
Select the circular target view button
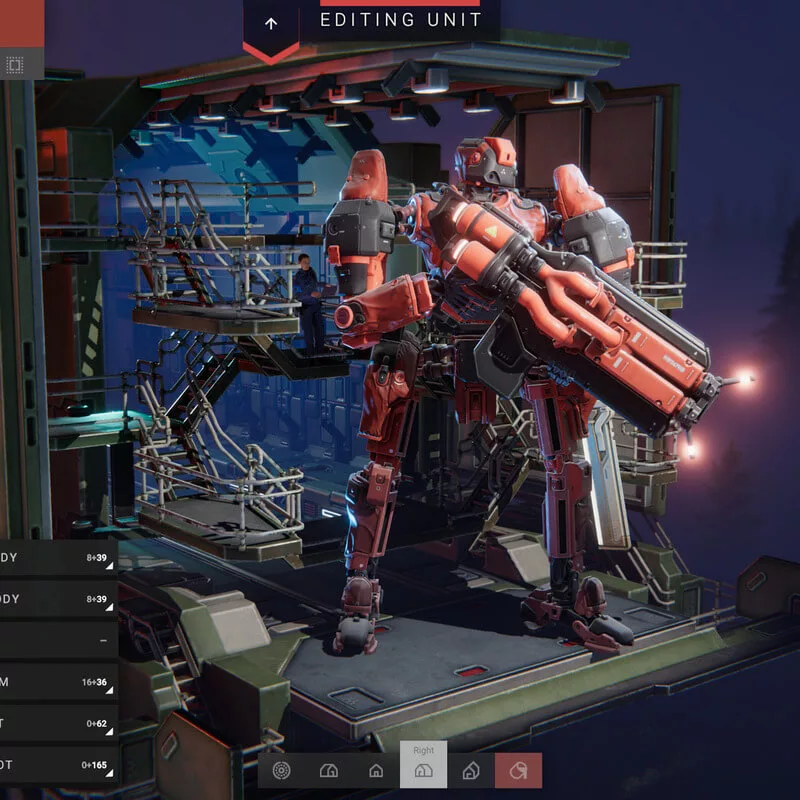pos(281,770)
